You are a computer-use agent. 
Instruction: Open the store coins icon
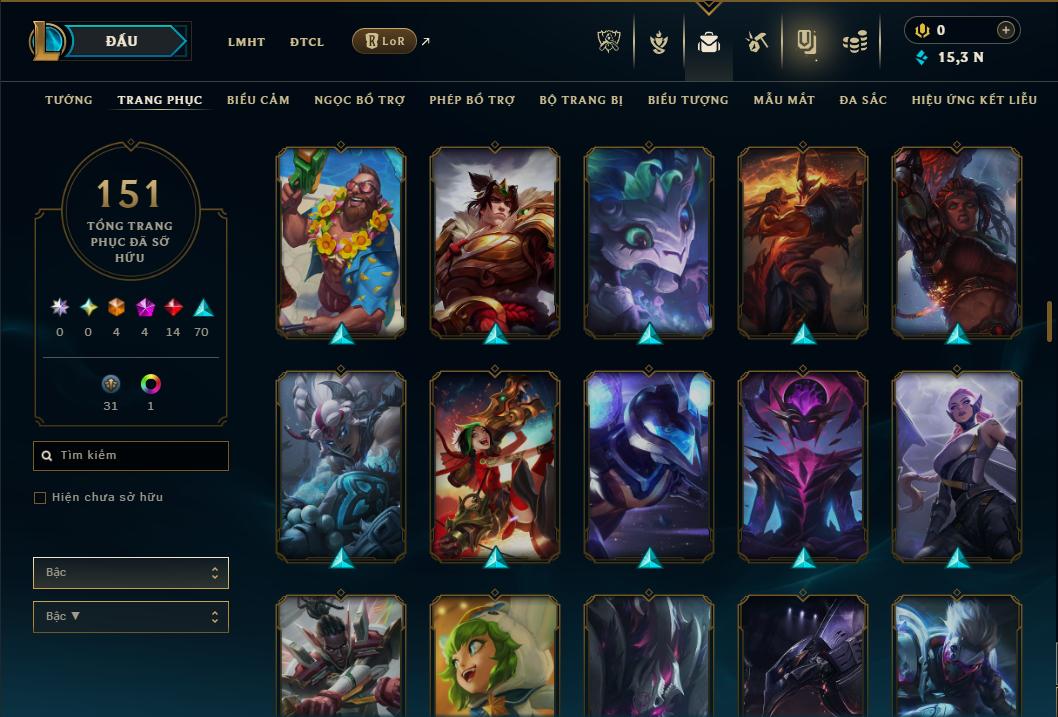coord(854,42)
